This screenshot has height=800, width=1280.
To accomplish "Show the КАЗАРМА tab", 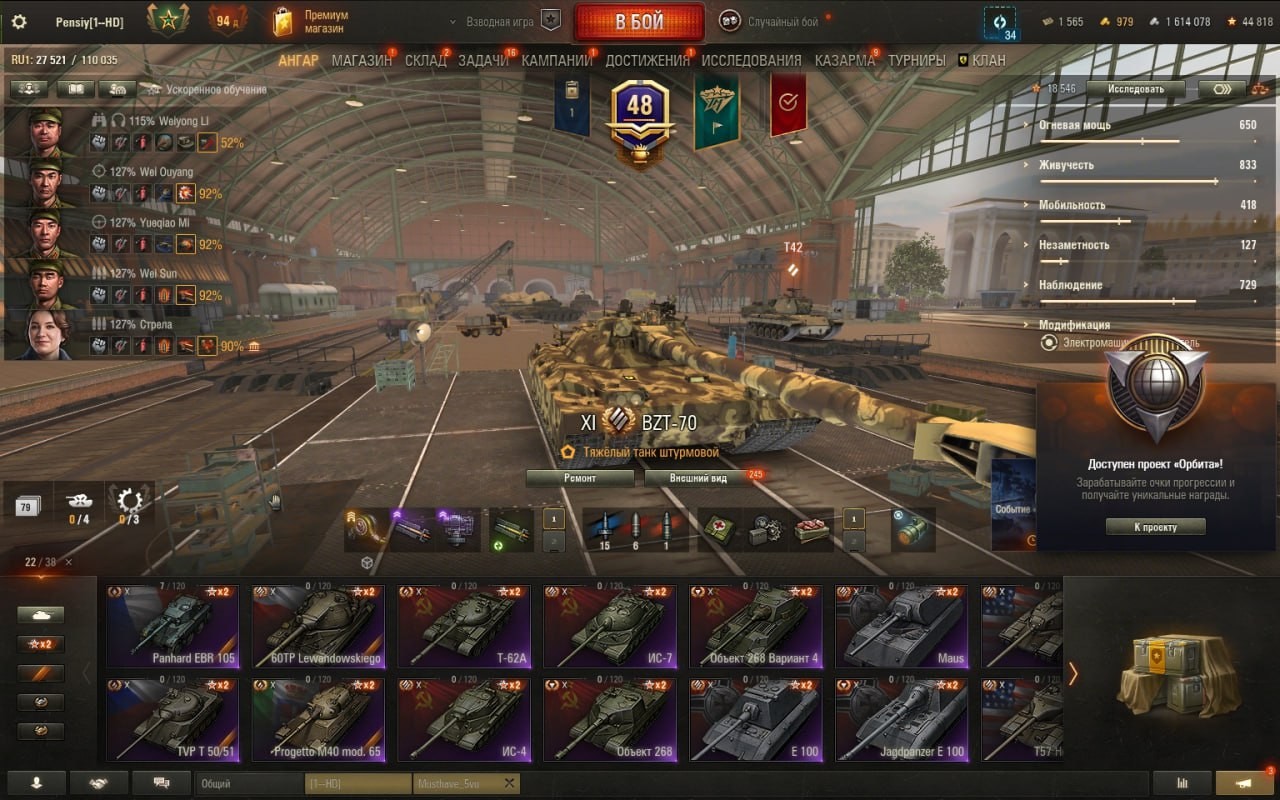I will tap(844, 60).
